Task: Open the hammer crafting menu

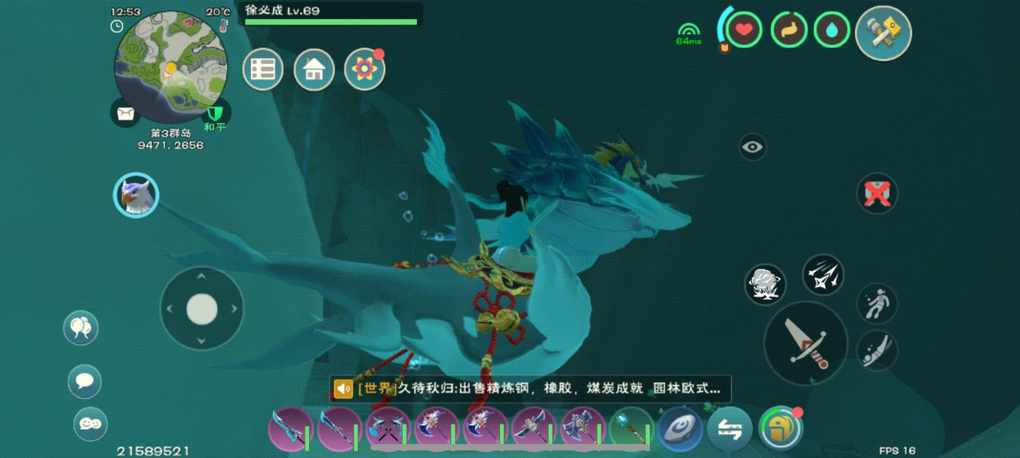Action: click(x=883, y=33)
